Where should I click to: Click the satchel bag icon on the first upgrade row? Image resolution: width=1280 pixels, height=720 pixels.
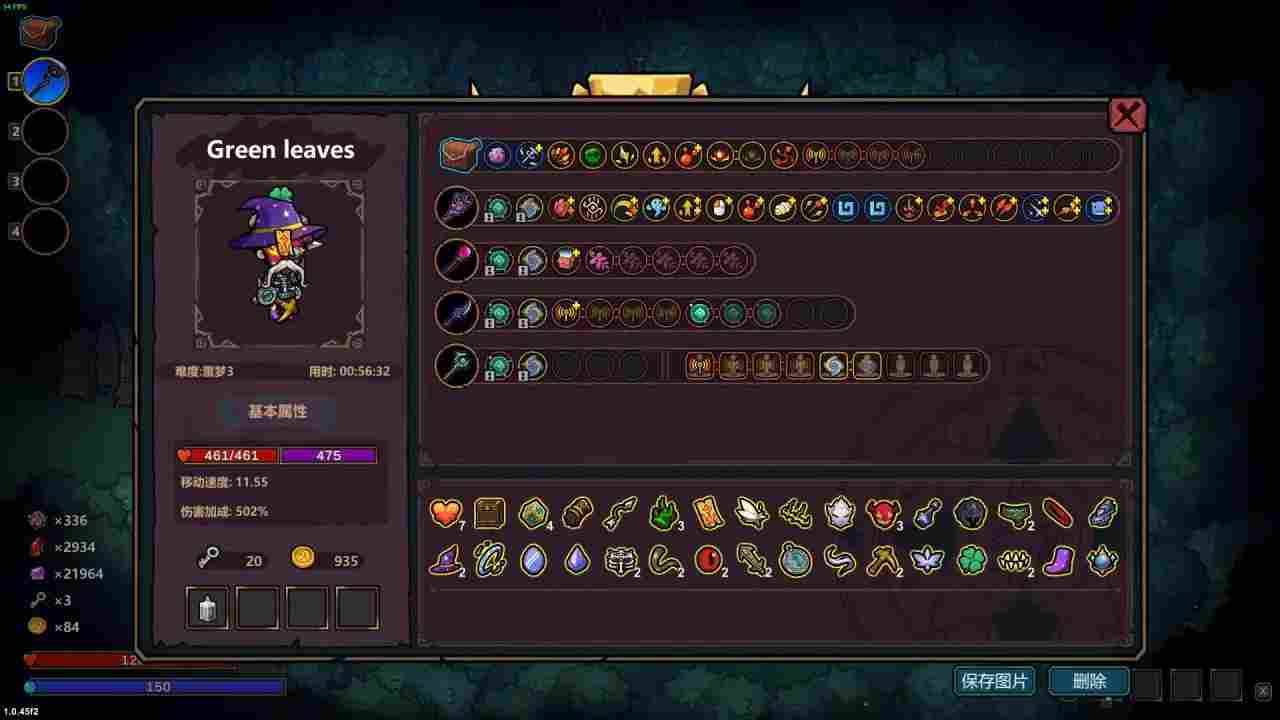(x=459, y=154)
